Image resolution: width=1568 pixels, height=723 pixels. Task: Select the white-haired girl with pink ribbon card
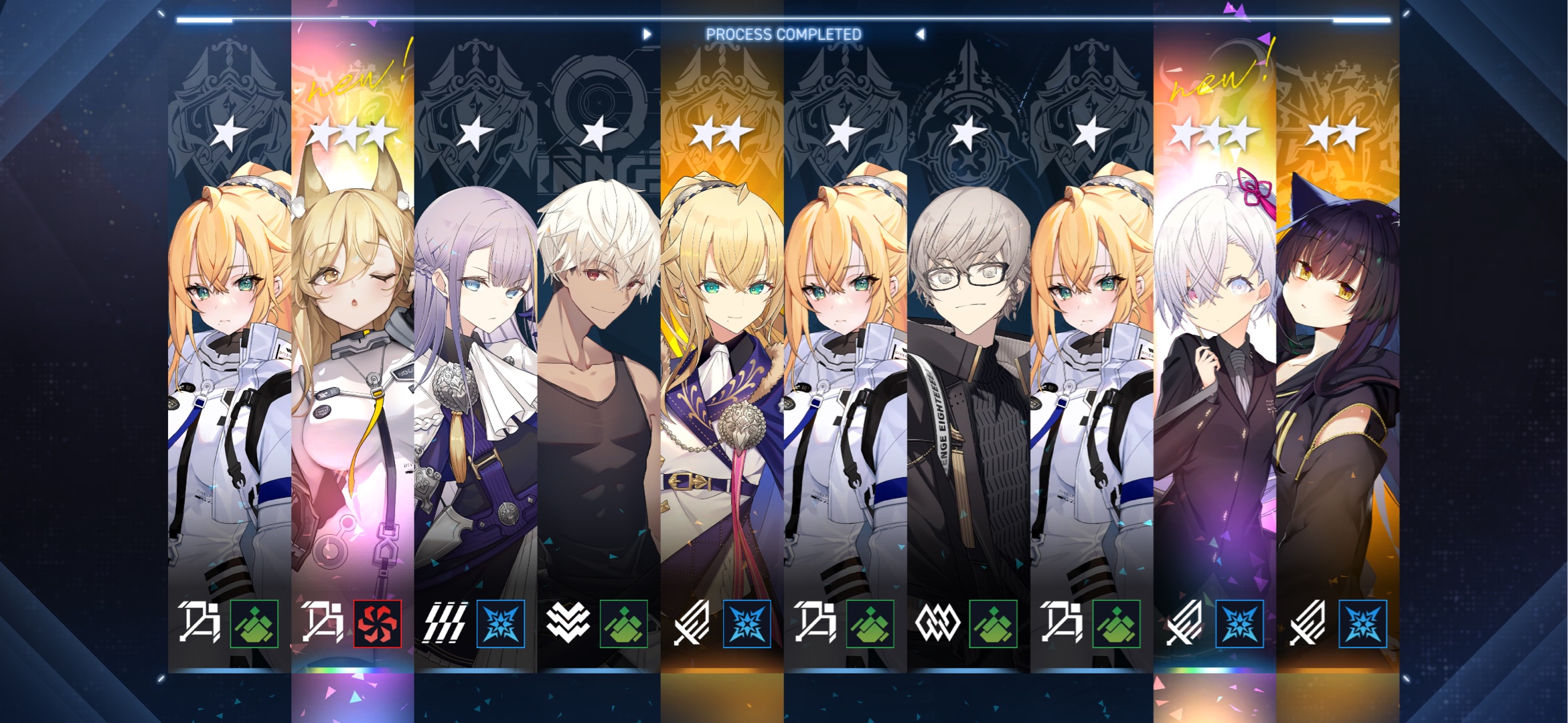(1214, 348)
